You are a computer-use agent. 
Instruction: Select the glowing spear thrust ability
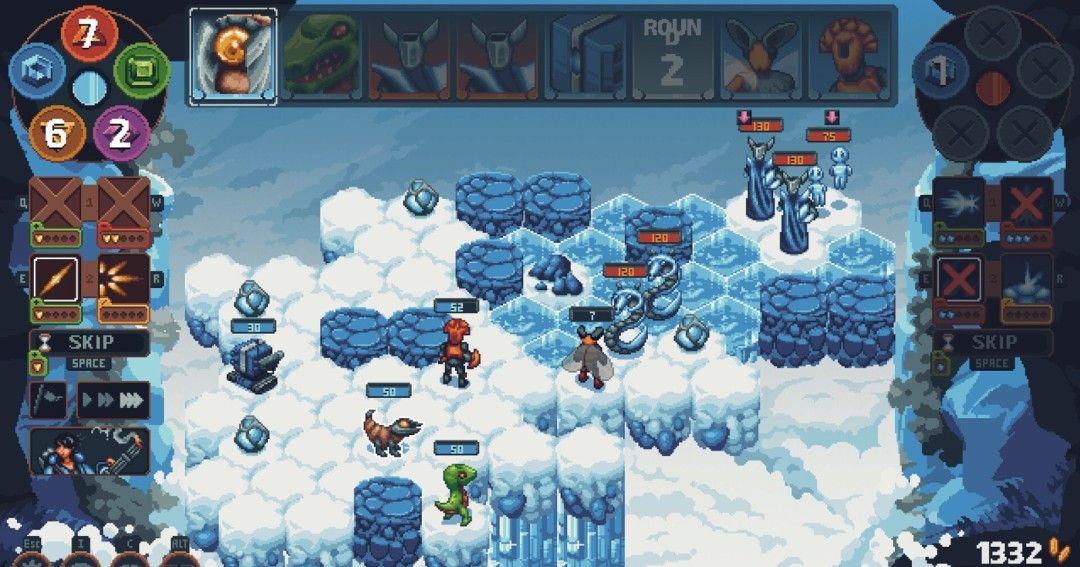click(x=55, y=275)
